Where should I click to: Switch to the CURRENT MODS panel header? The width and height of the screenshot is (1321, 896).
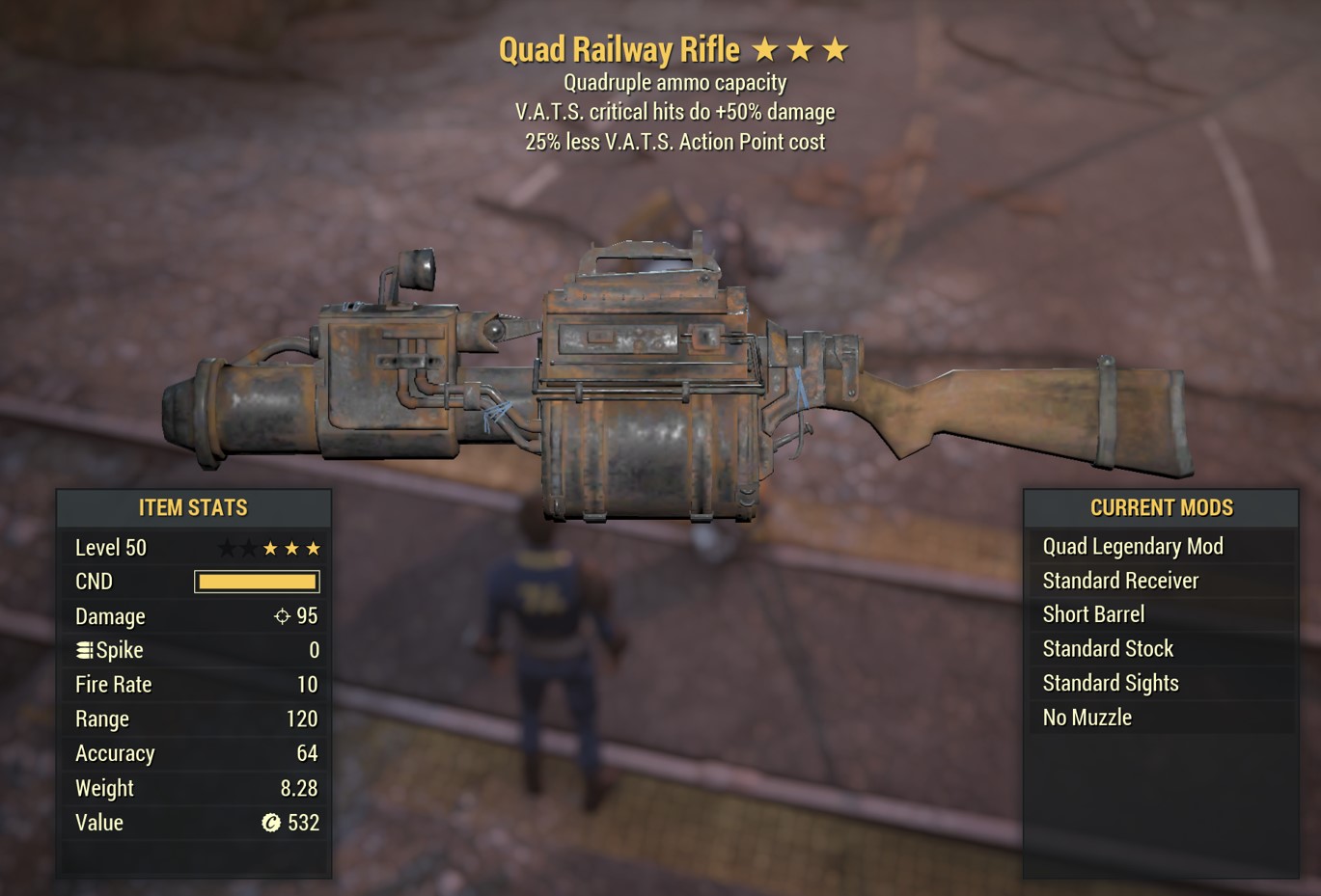(1161, 507)
